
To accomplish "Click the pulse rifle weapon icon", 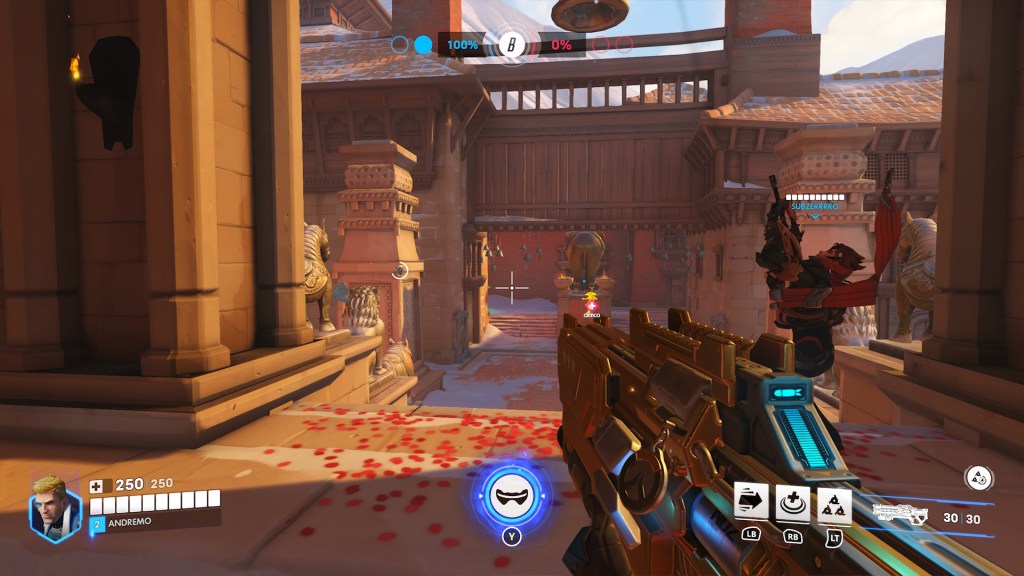I will click(903, 515).
